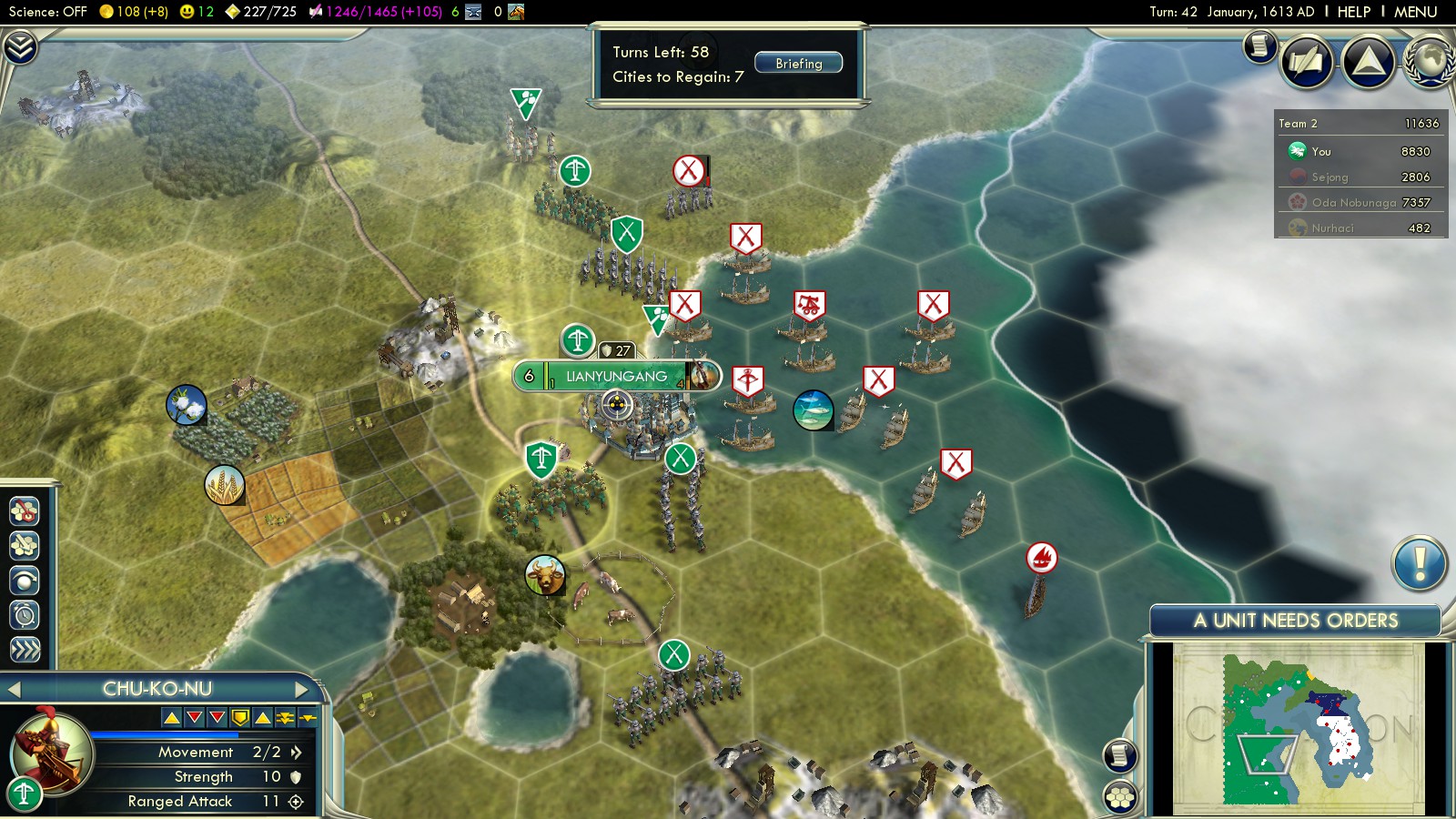
Task: Select previous unit with left arrow
Action: 14,690
